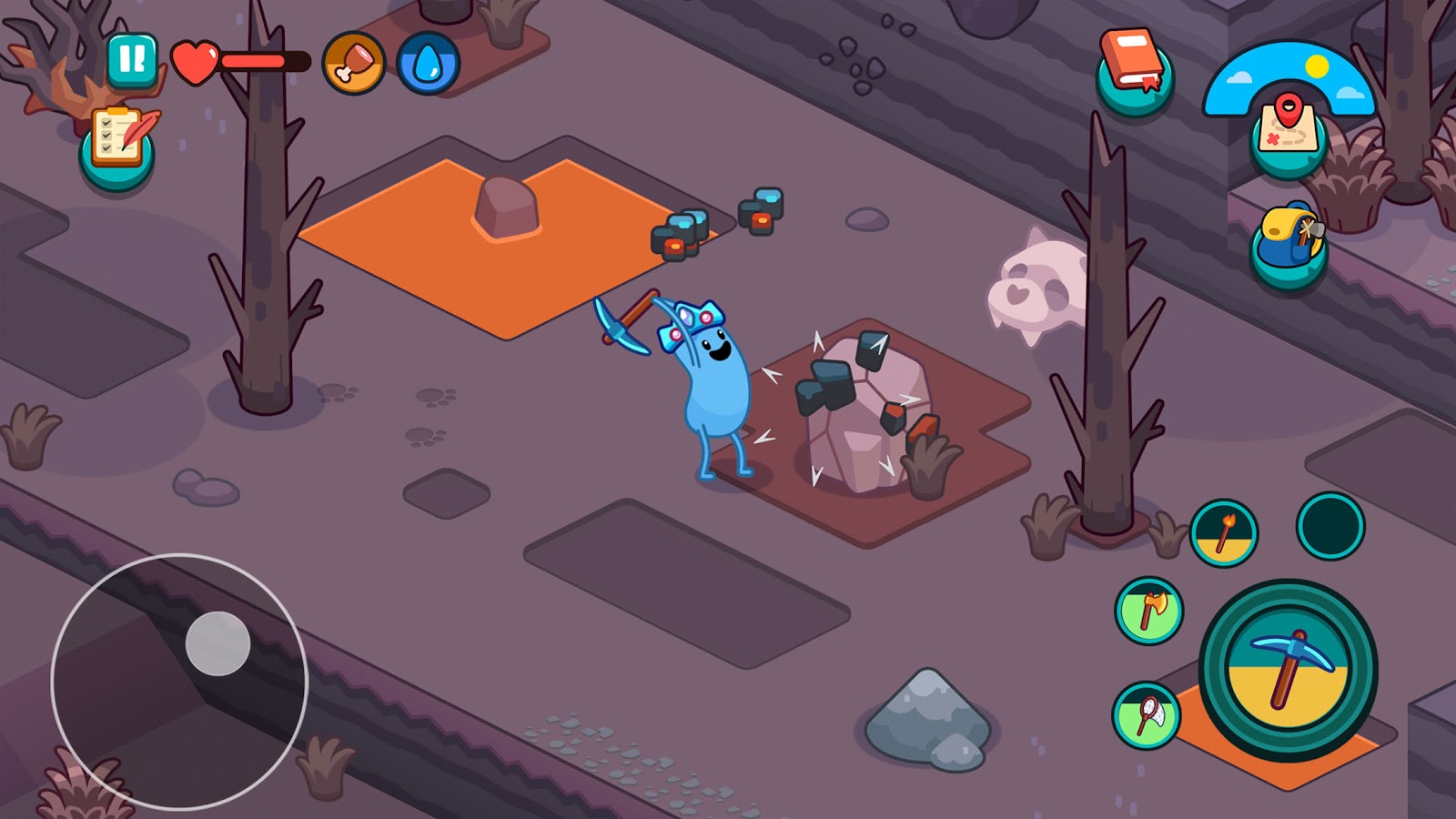The height and width of the screenshot is (819, 1456).
Task: Select the bug net tool
Action: 1147,715
